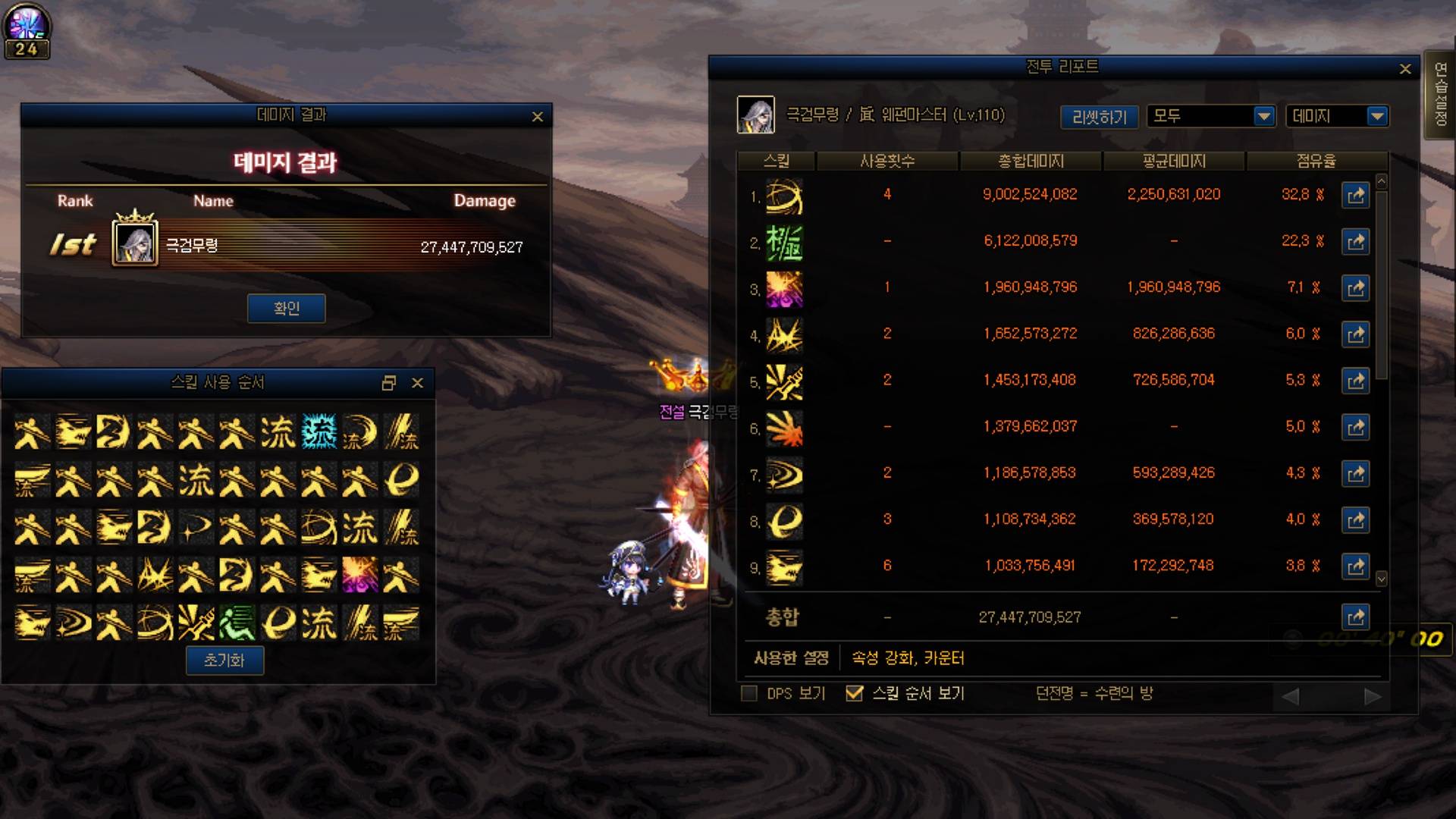Open the 데미지 display dropdown
Viewport: 1456px width, 819px height.
(x=1377, y=116)
